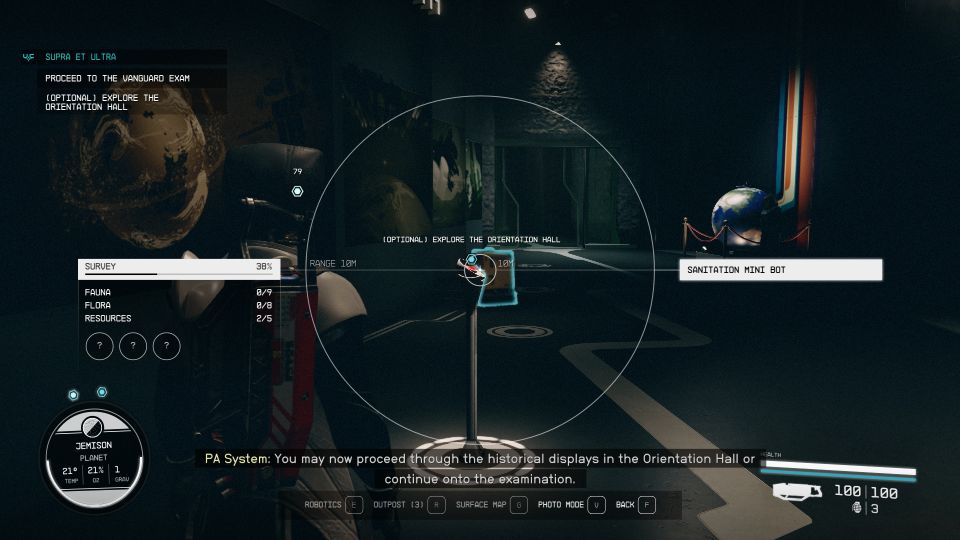
Task: Select the Flora survey row
Action: pyautogui.click(x=177, y=305)
